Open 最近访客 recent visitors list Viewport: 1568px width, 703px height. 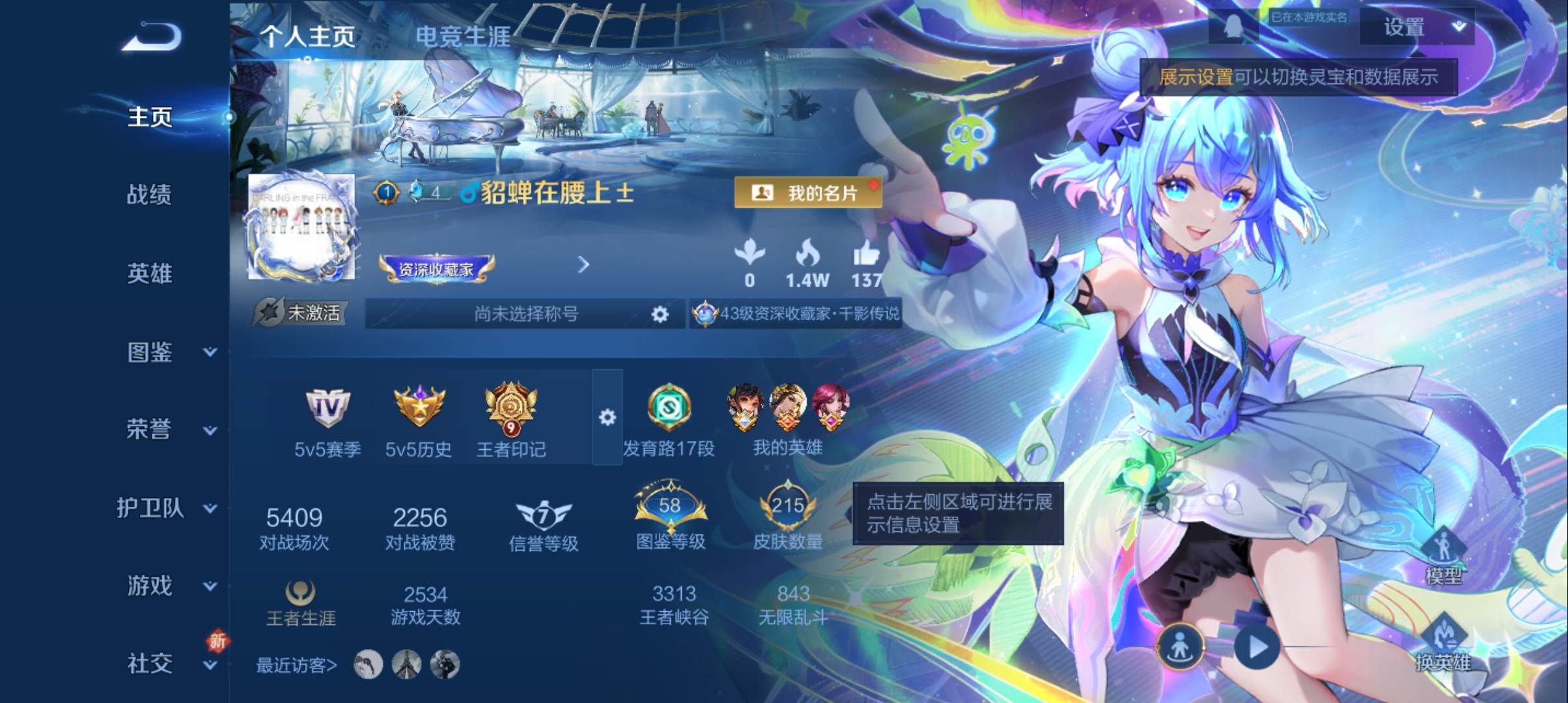tap(296, 665)
